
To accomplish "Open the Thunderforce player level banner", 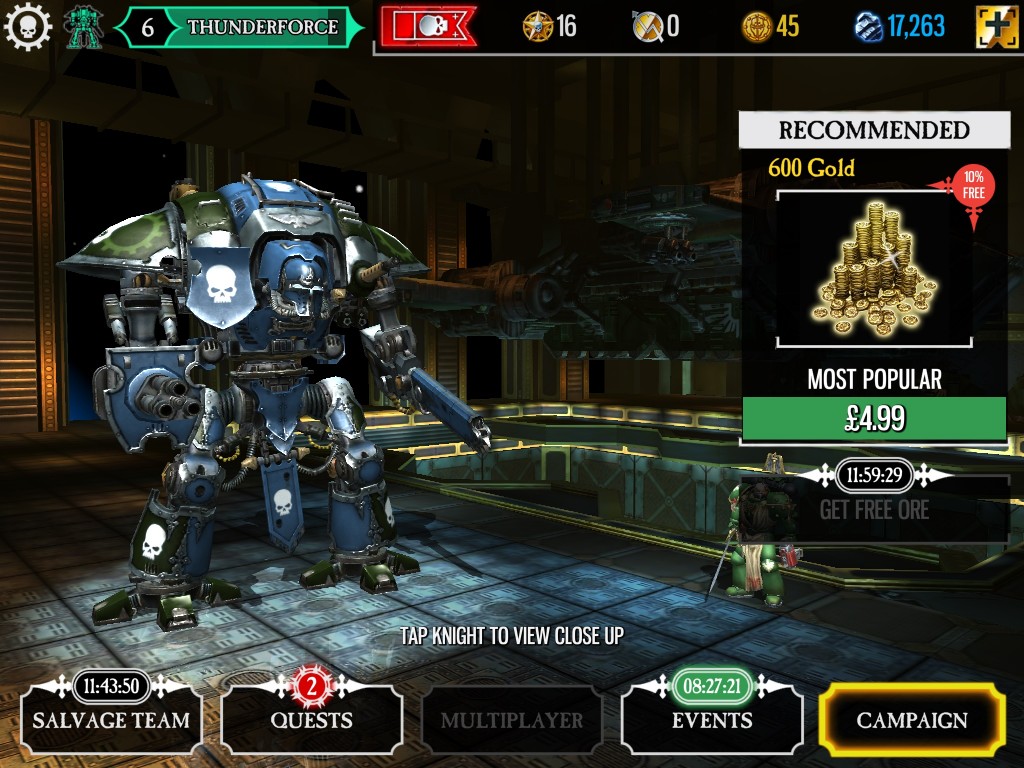I will 241,27.
